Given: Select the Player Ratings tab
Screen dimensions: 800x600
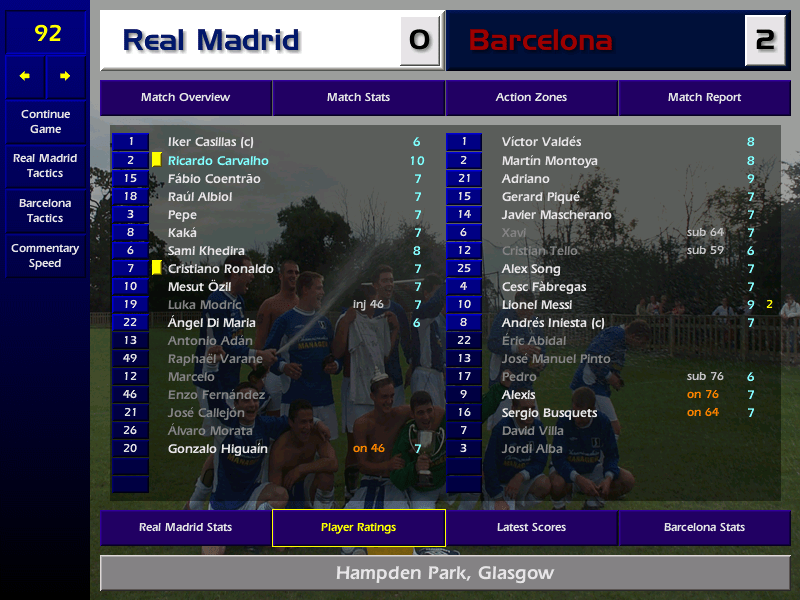Looking at the screenshot, I should pyautogui.click(x=358, y=528).
